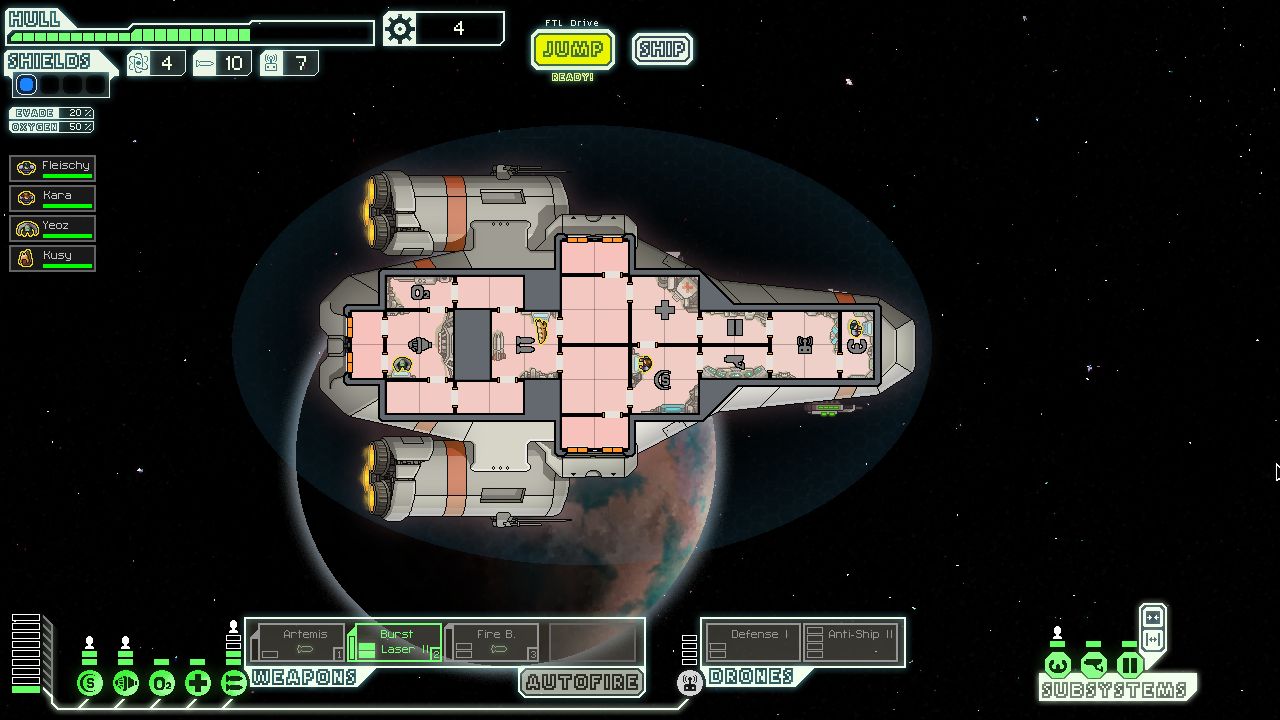Click the Burst Laser II weapon slot
The height and width of the screenshot is (720, 1280).
pyautogui.click(x=395, y=642)
